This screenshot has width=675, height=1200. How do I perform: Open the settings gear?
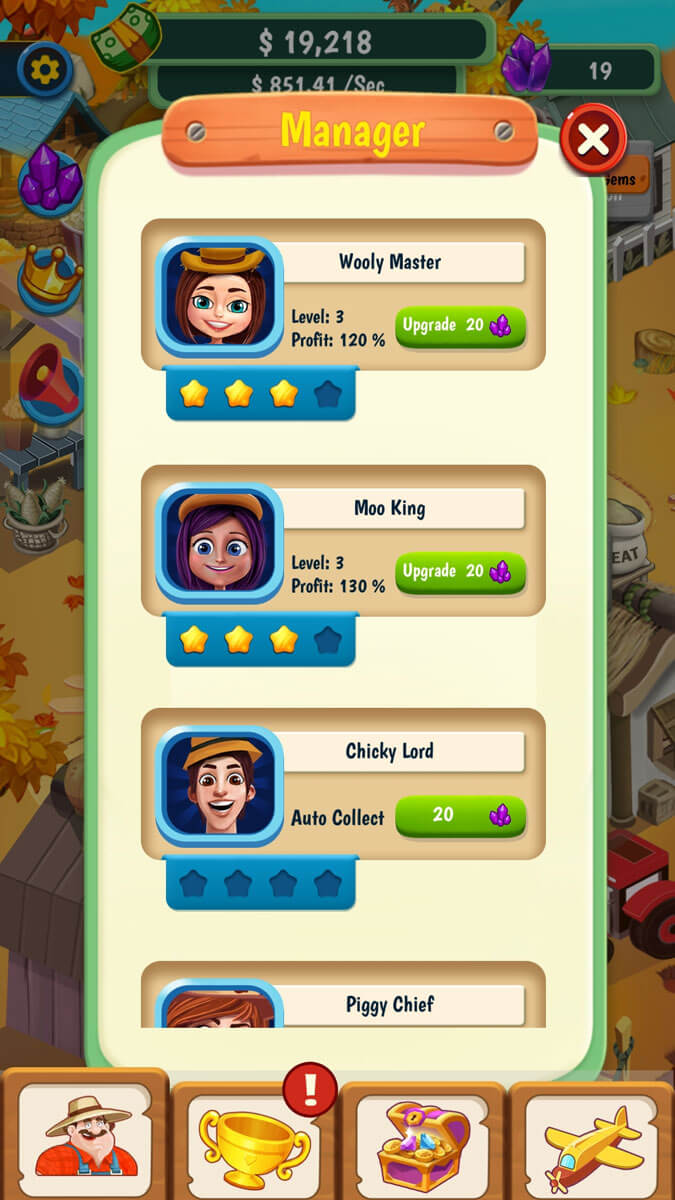coord(46,69)
